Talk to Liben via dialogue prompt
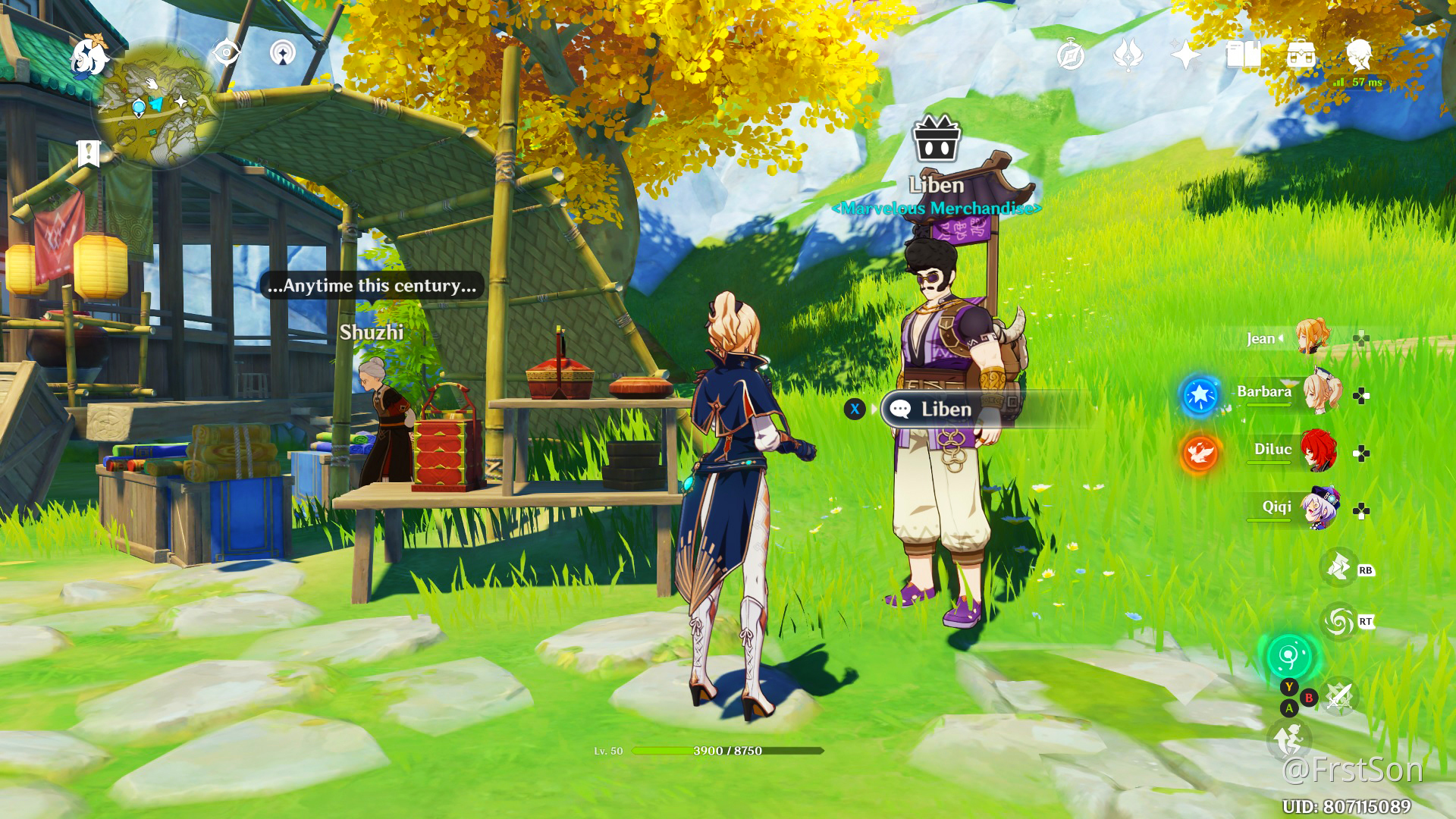This screenshot has height=819, width=1456. click(945, 409)
